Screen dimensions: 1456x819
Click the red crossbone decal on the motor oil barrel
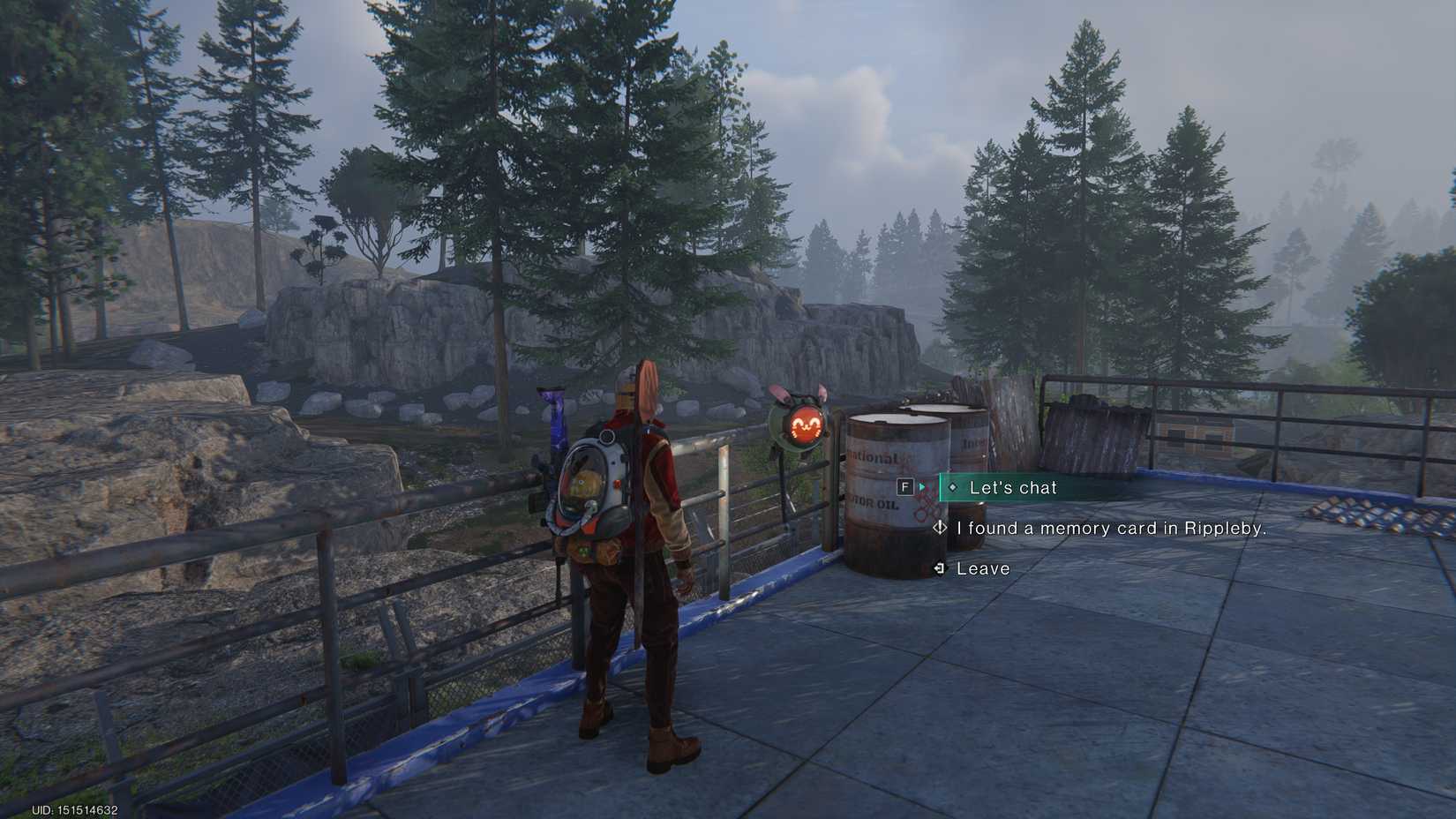click(927, 510)
